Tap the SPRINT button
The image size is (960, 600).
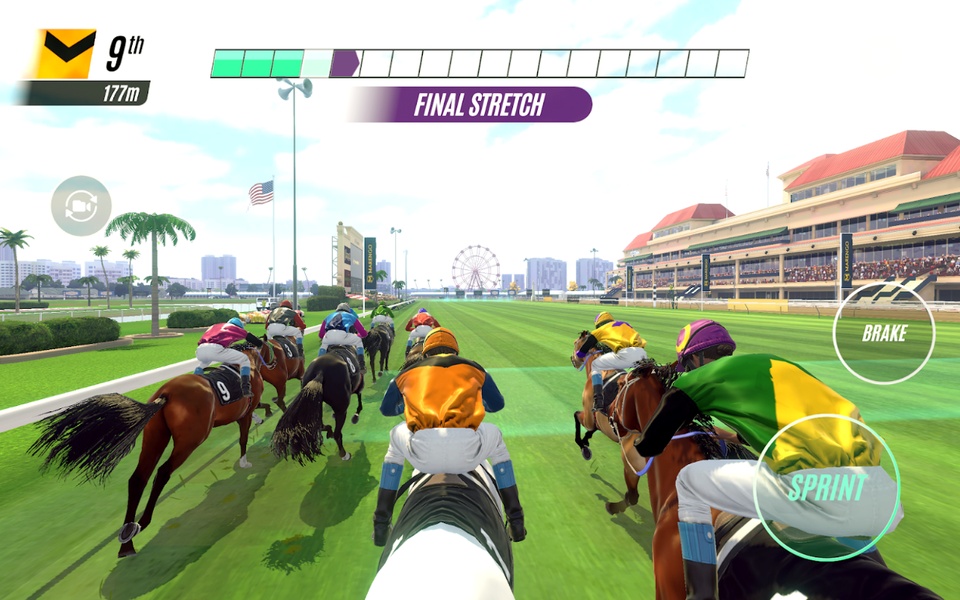(x=827, y=487)
